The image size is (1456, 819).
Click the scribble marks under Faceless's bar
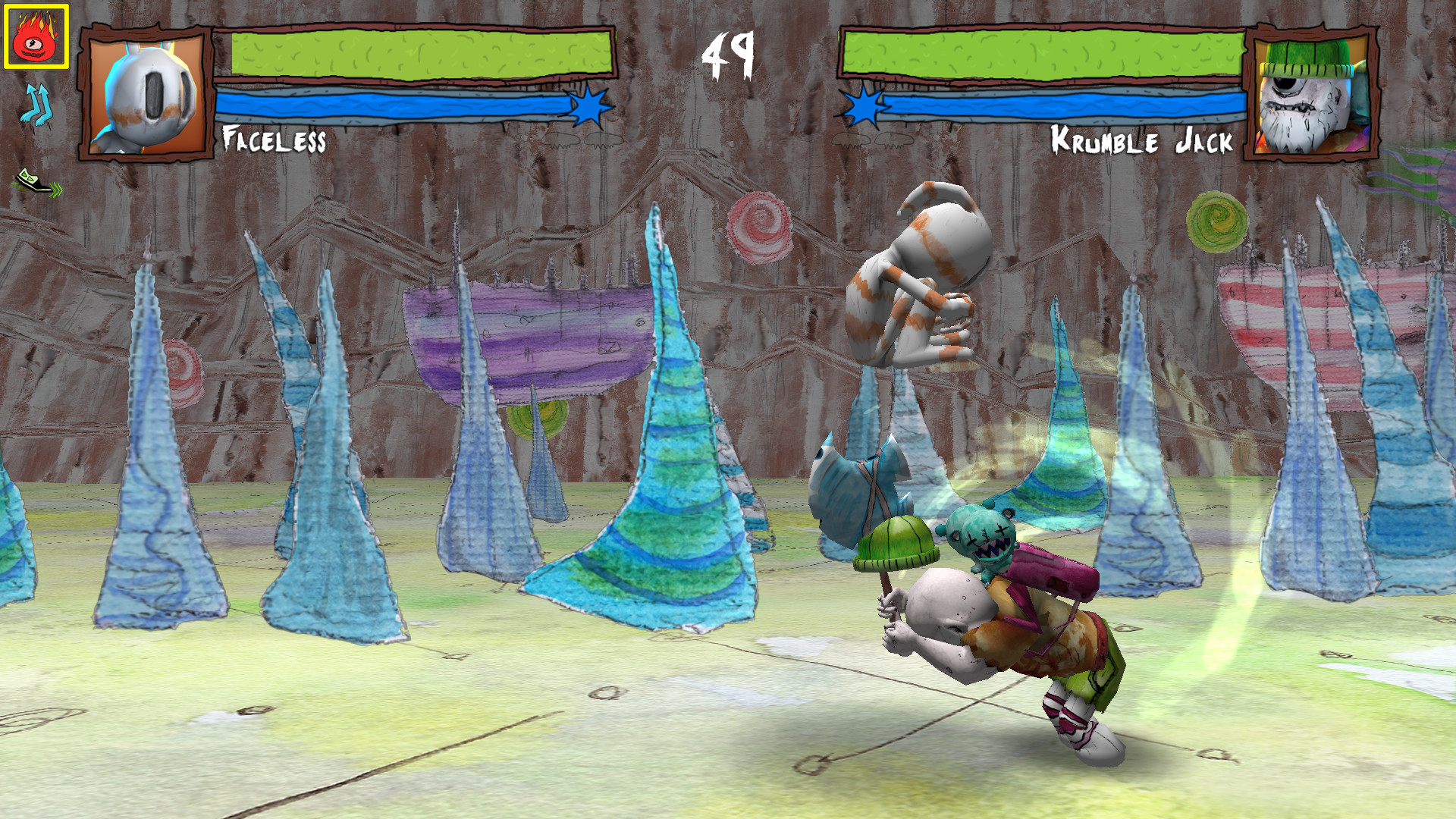[x=580, y=140]
